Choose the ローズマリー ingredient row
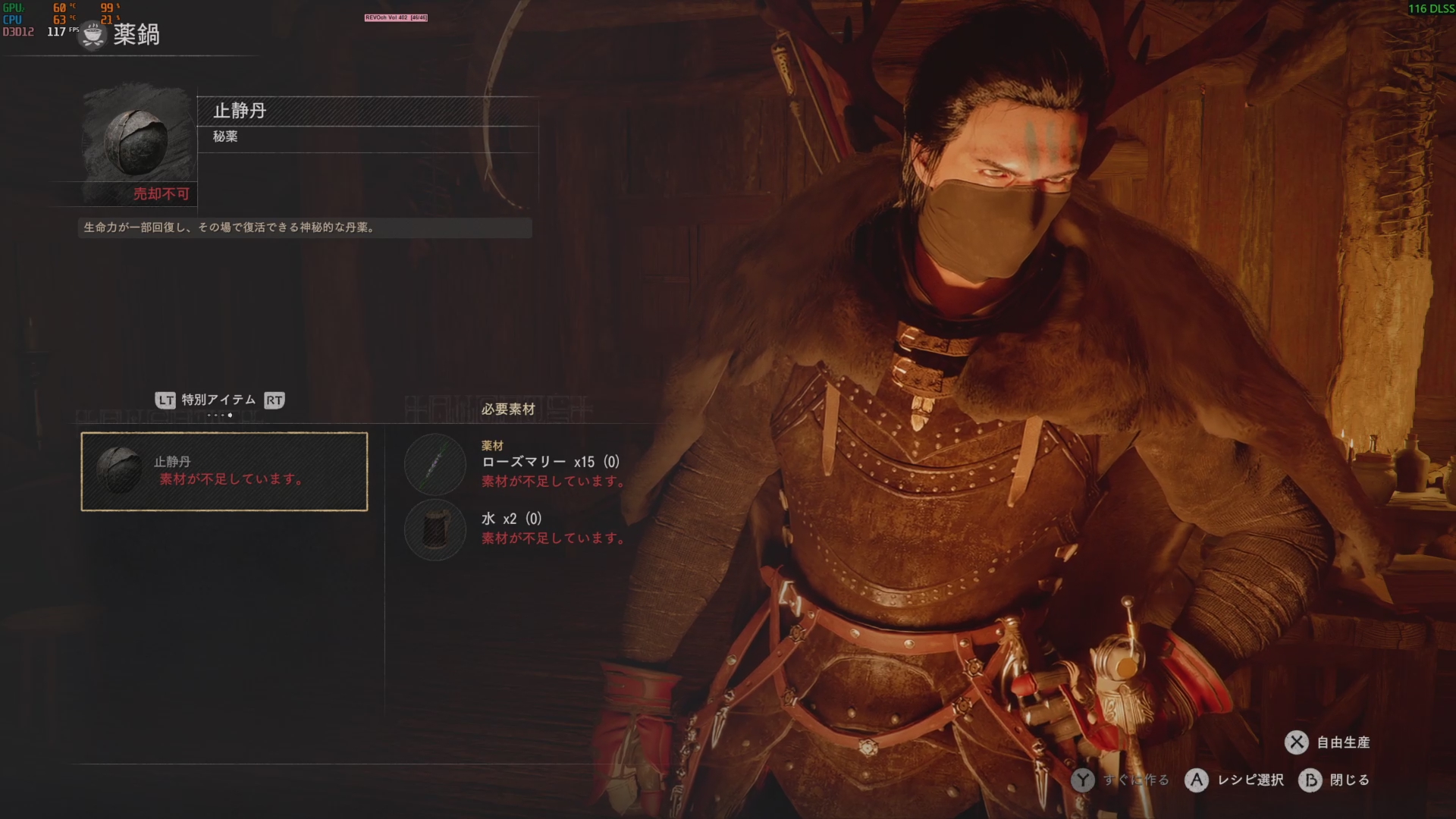This screenshot has width=1456, height=819. (516, 464)
